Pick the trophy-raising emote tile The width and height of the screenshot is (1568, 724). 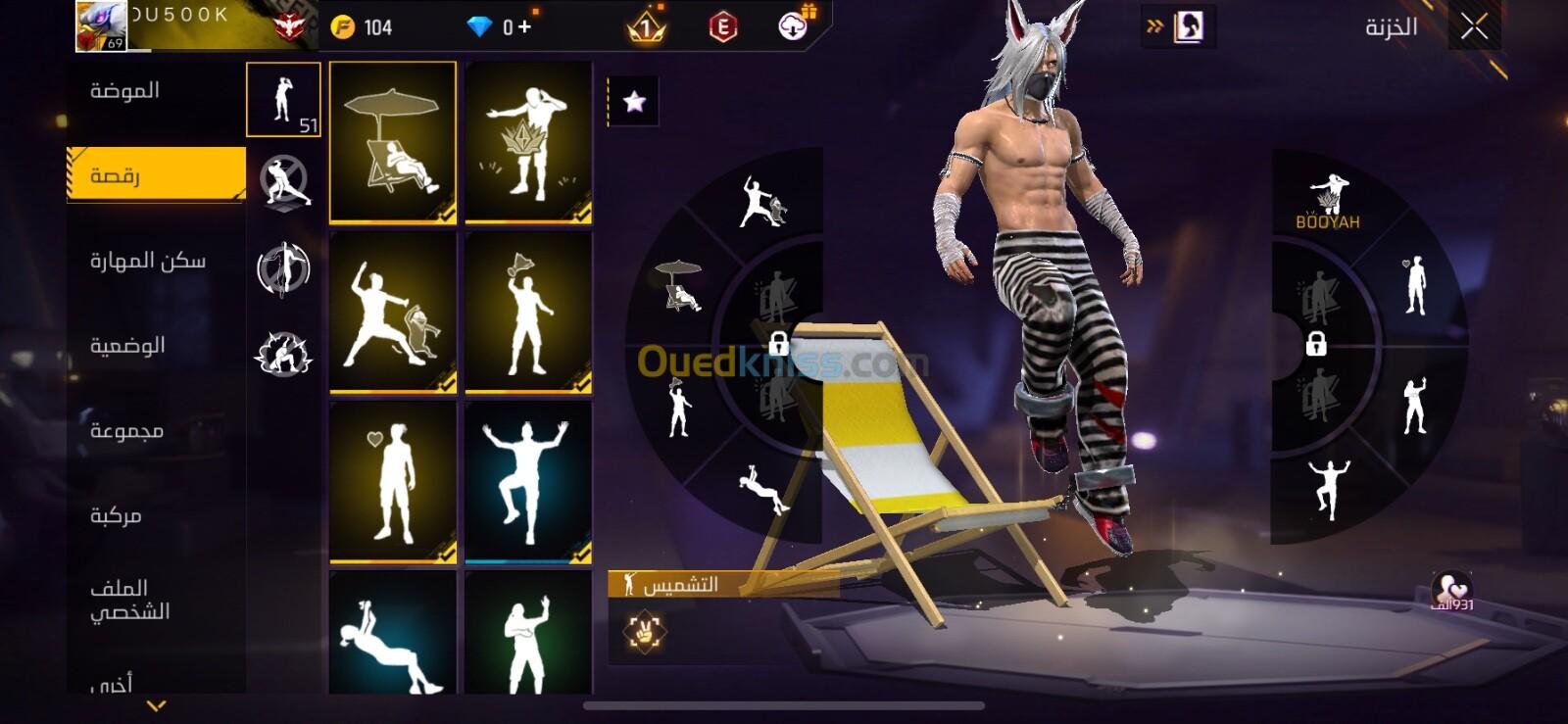click(x=528, y=313)
